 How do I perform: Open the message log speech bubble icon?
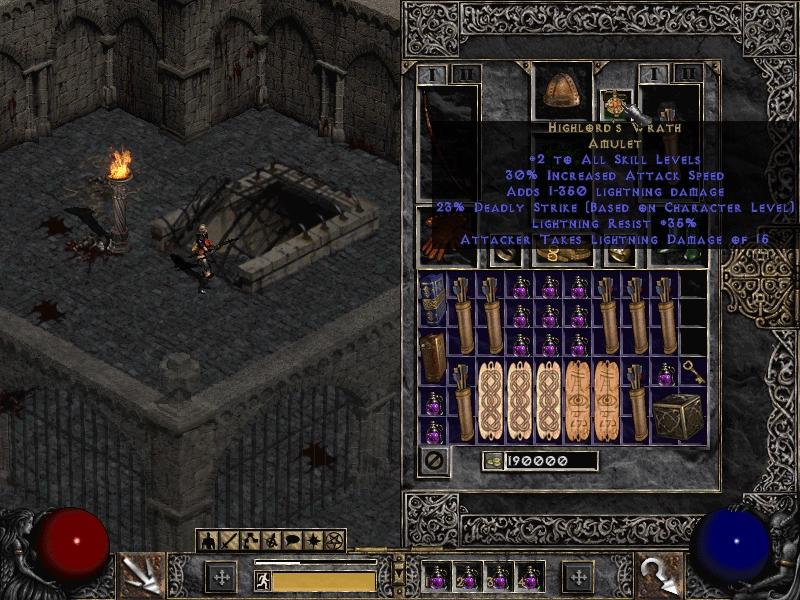point(290,541)
